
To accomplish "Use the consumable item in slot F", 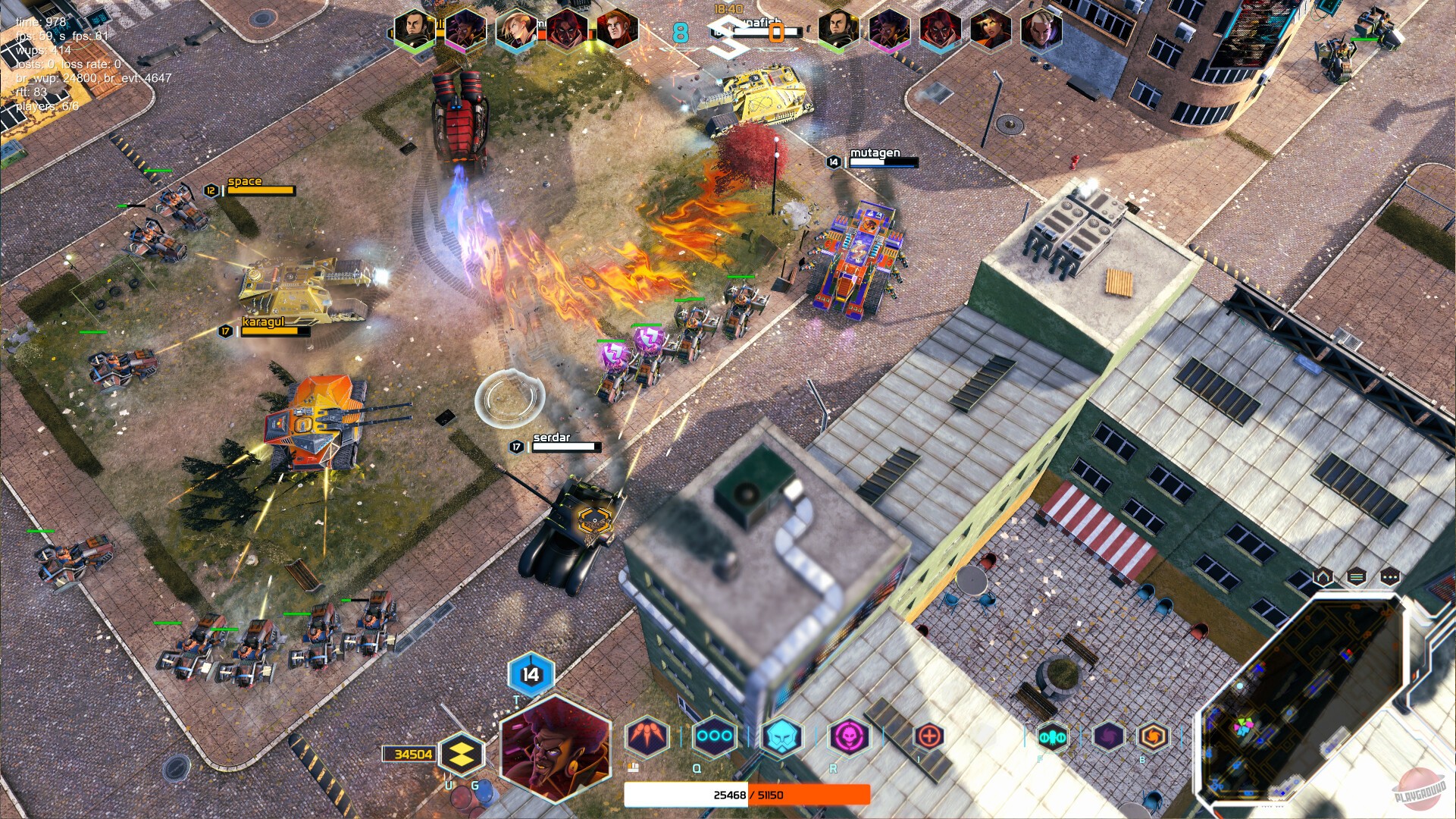I will [x=1054, y=735].
